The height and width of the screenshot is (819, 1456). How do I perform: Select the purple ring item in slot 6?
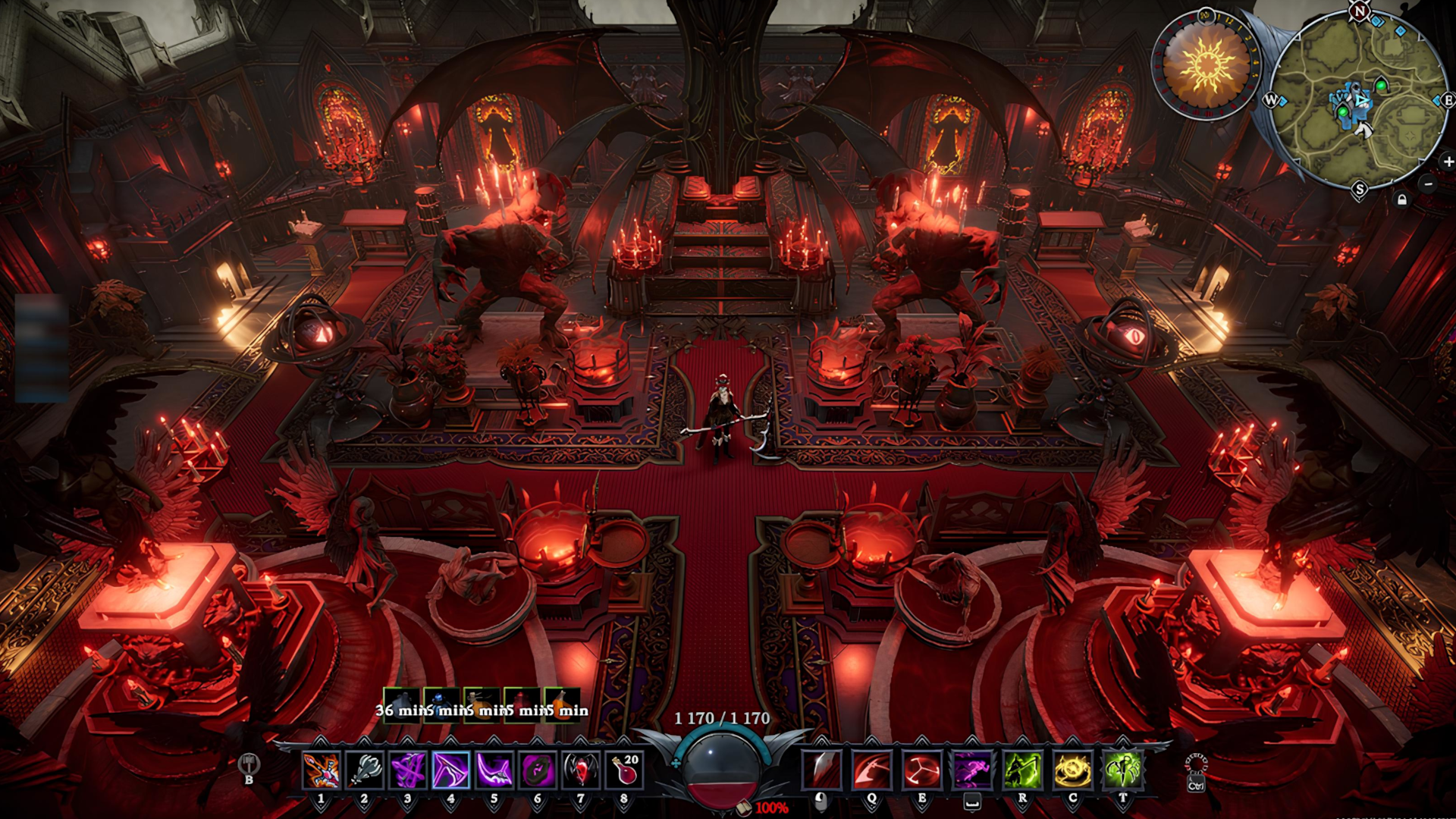tap(538, 770)
